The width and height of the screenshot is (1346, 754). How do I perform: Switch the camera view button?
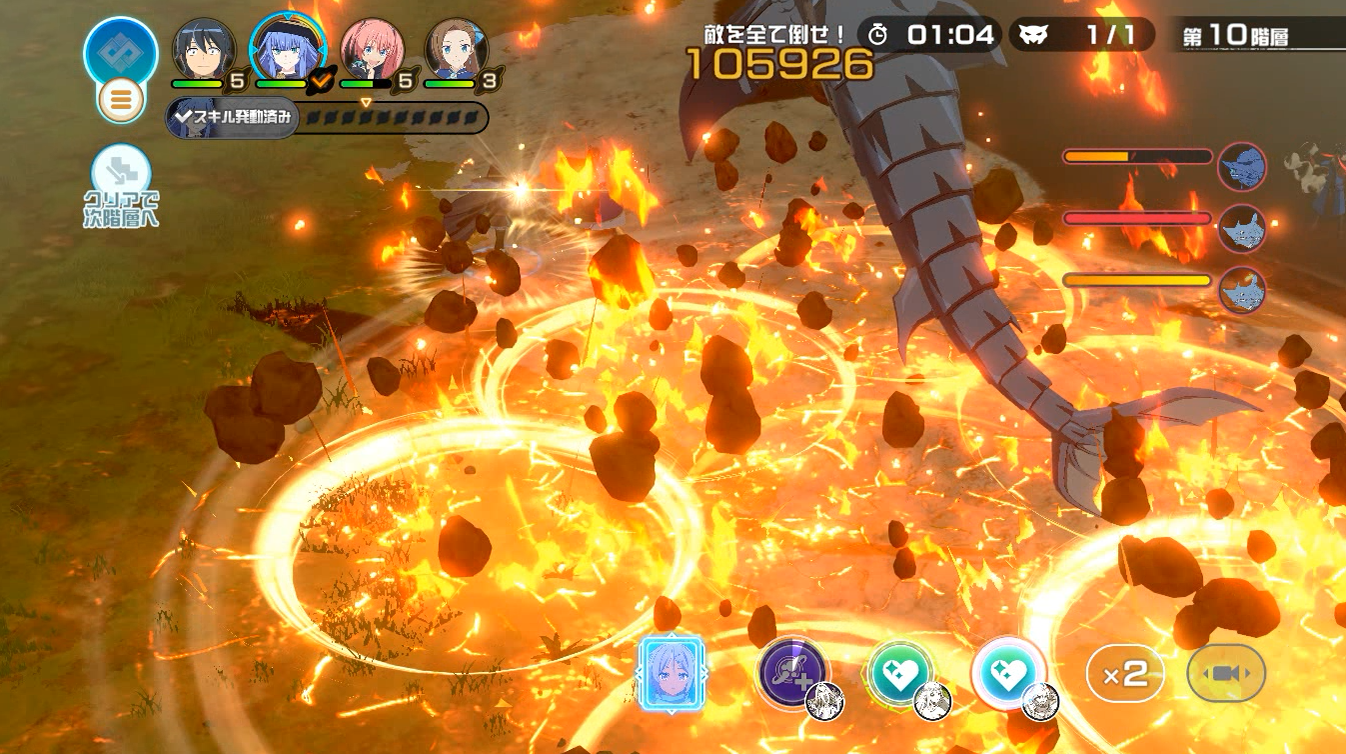tap(1226, 674)
